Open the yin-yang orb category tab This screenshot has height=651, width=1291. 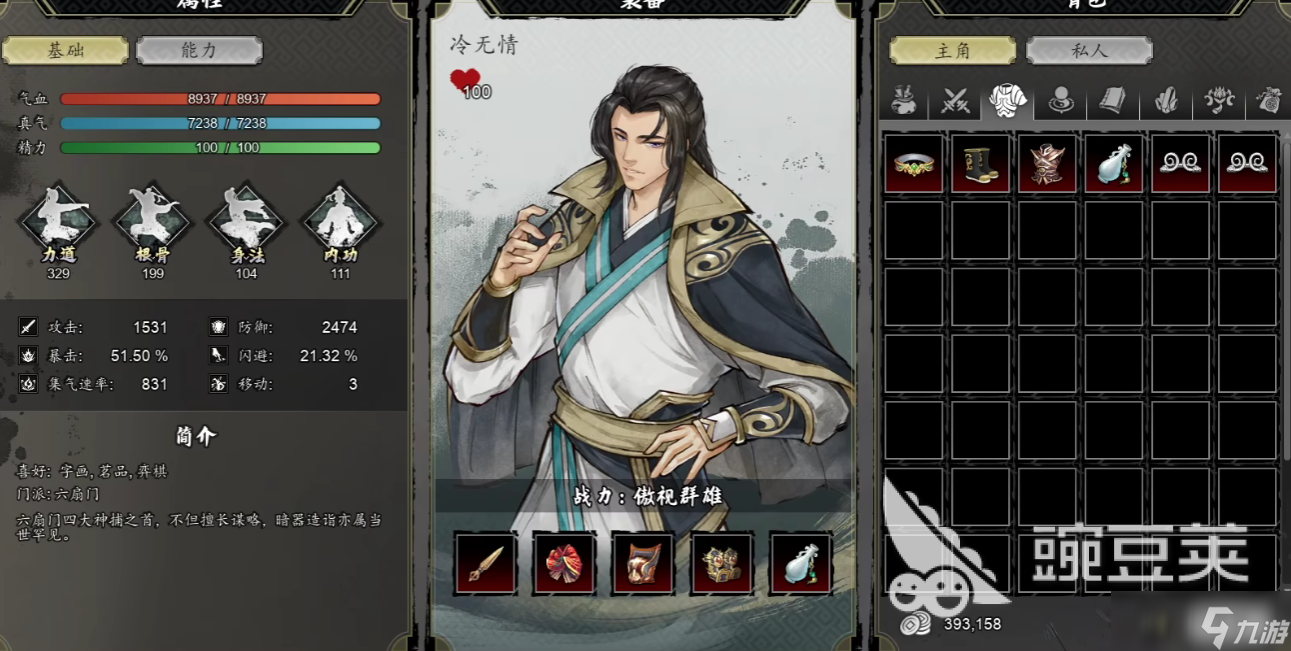pos(1061,100)
